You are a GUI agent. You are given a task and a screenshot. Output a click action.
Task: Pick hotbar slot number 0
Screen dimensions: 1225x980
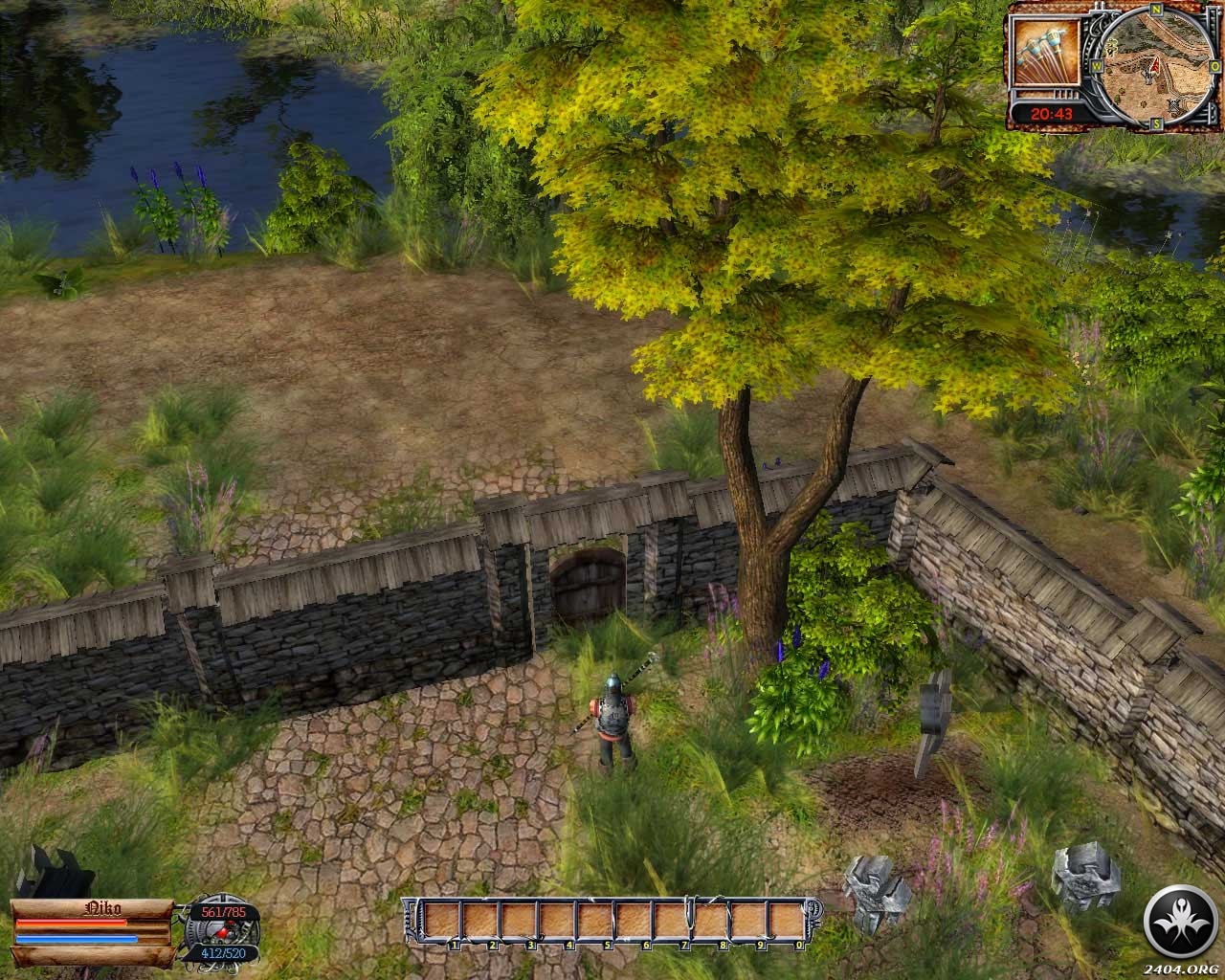pyautogui.click(x=788, y=922)
